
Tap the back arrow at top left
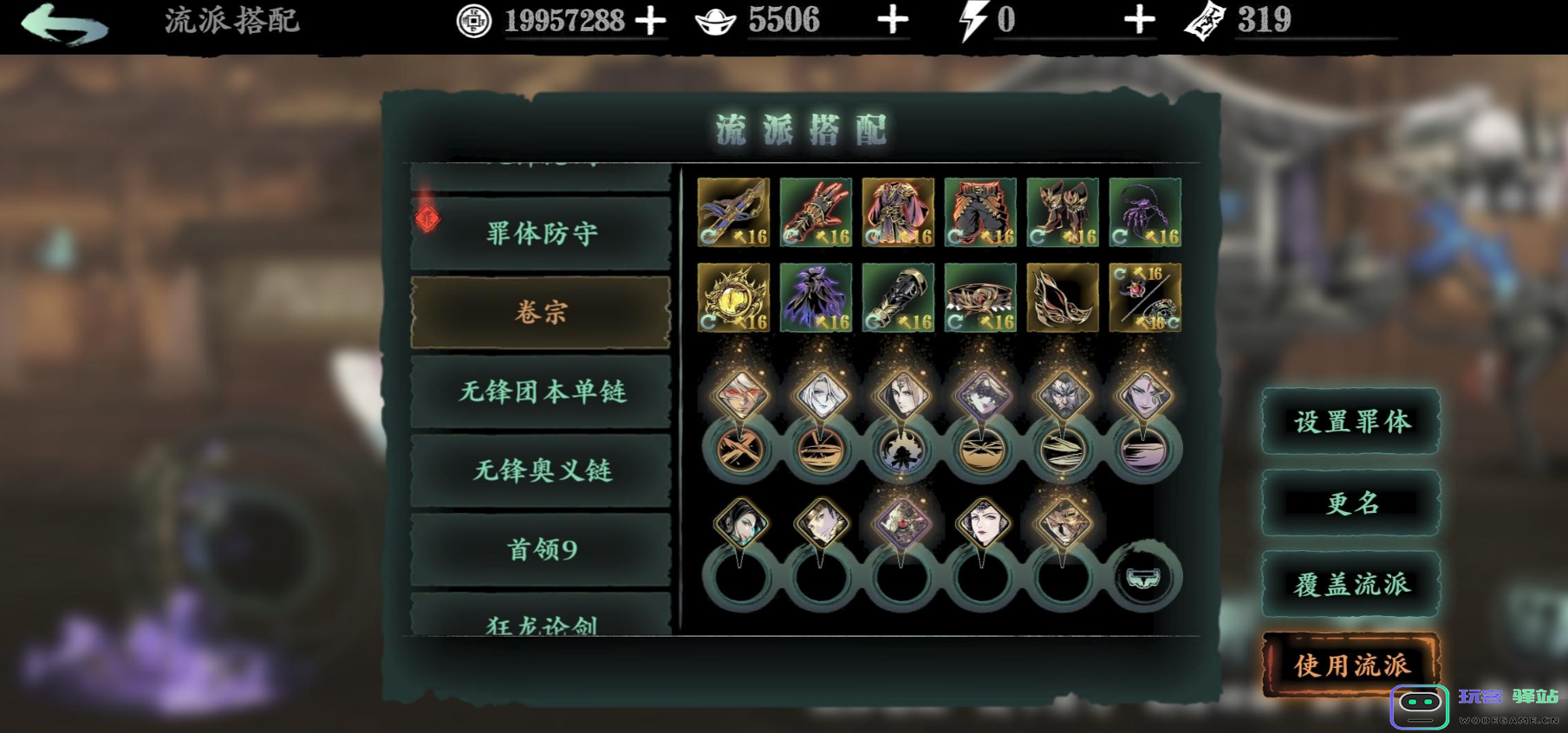pyautogui.click(x=65, y=23)
